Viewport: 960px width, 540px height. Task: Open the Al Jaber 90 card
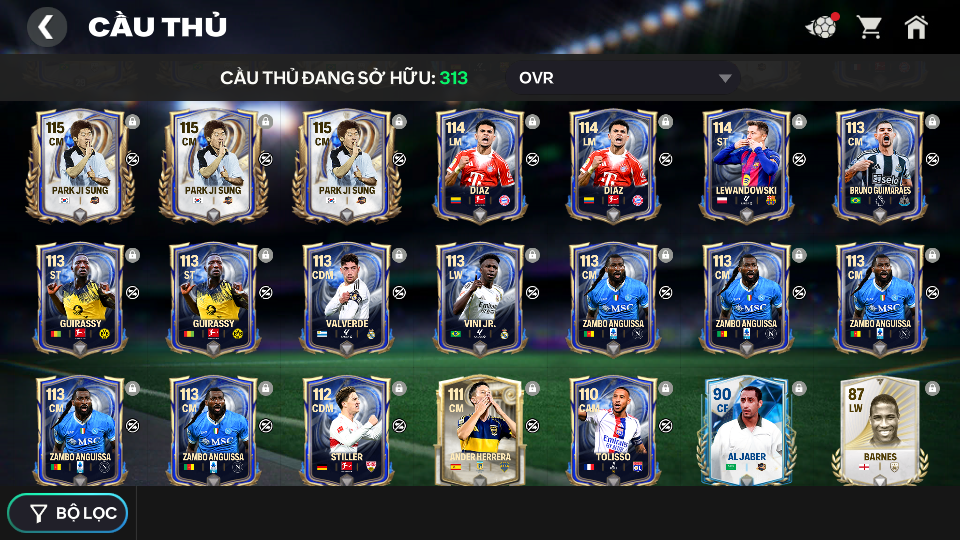pos(746,430)
